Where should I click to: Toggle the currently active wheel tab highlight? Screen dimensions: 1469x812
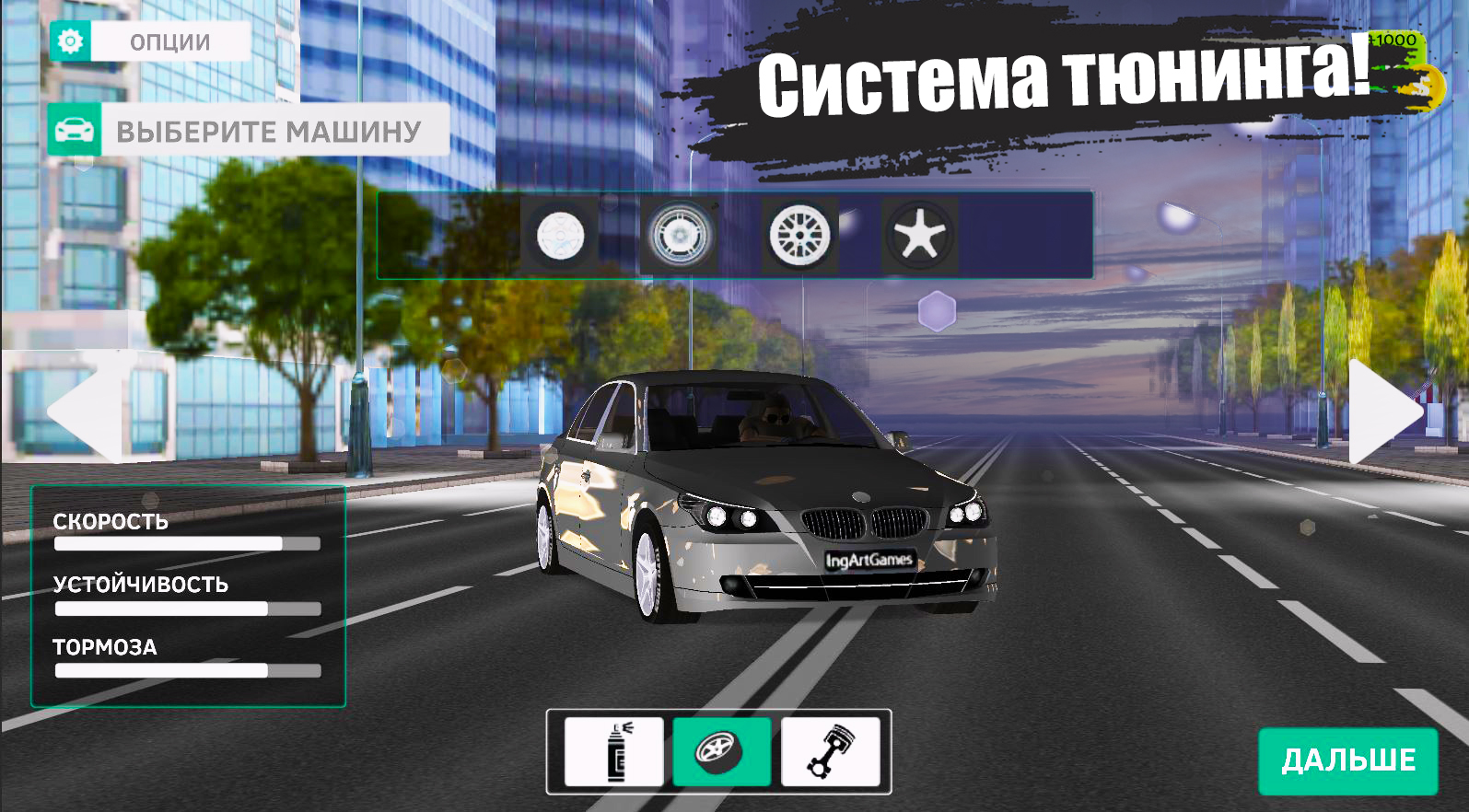[x=722, y=751]
